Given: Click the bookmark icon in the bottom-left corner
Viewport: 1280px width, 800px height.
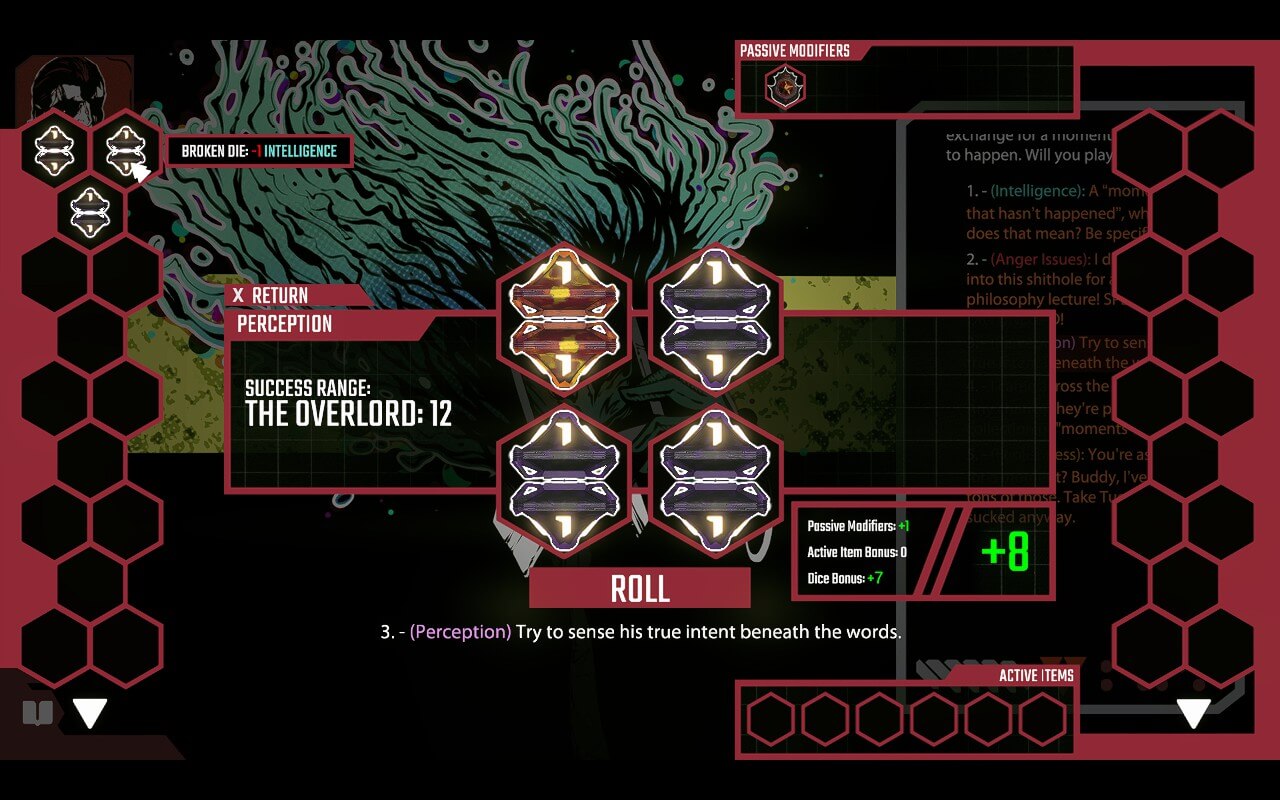Looking at the screenshot, I should [x=38, y=710].
